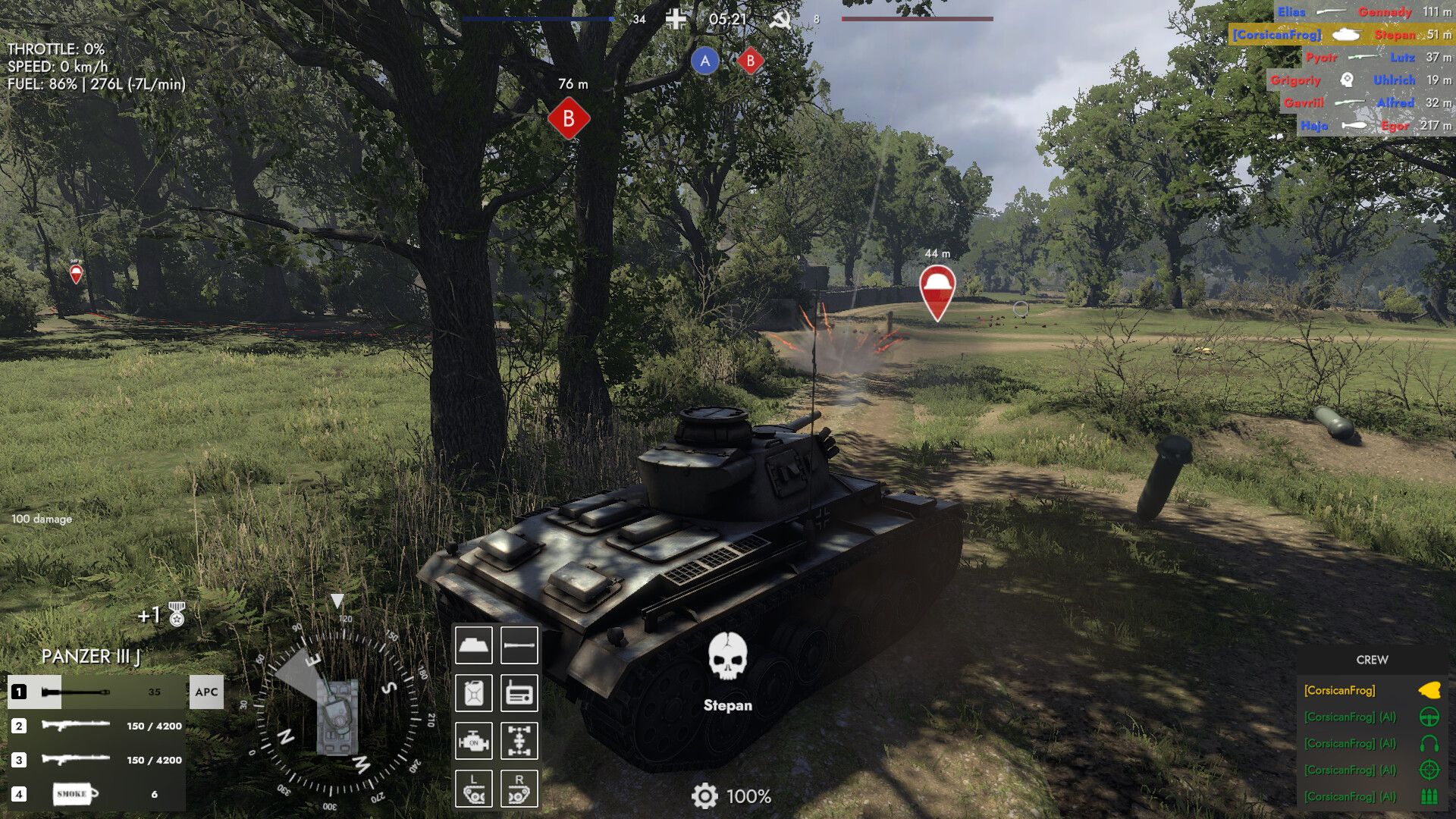1456x819 pixels.
Task: Click the fuel jerrycan status icon
Action: click(474, 693)
